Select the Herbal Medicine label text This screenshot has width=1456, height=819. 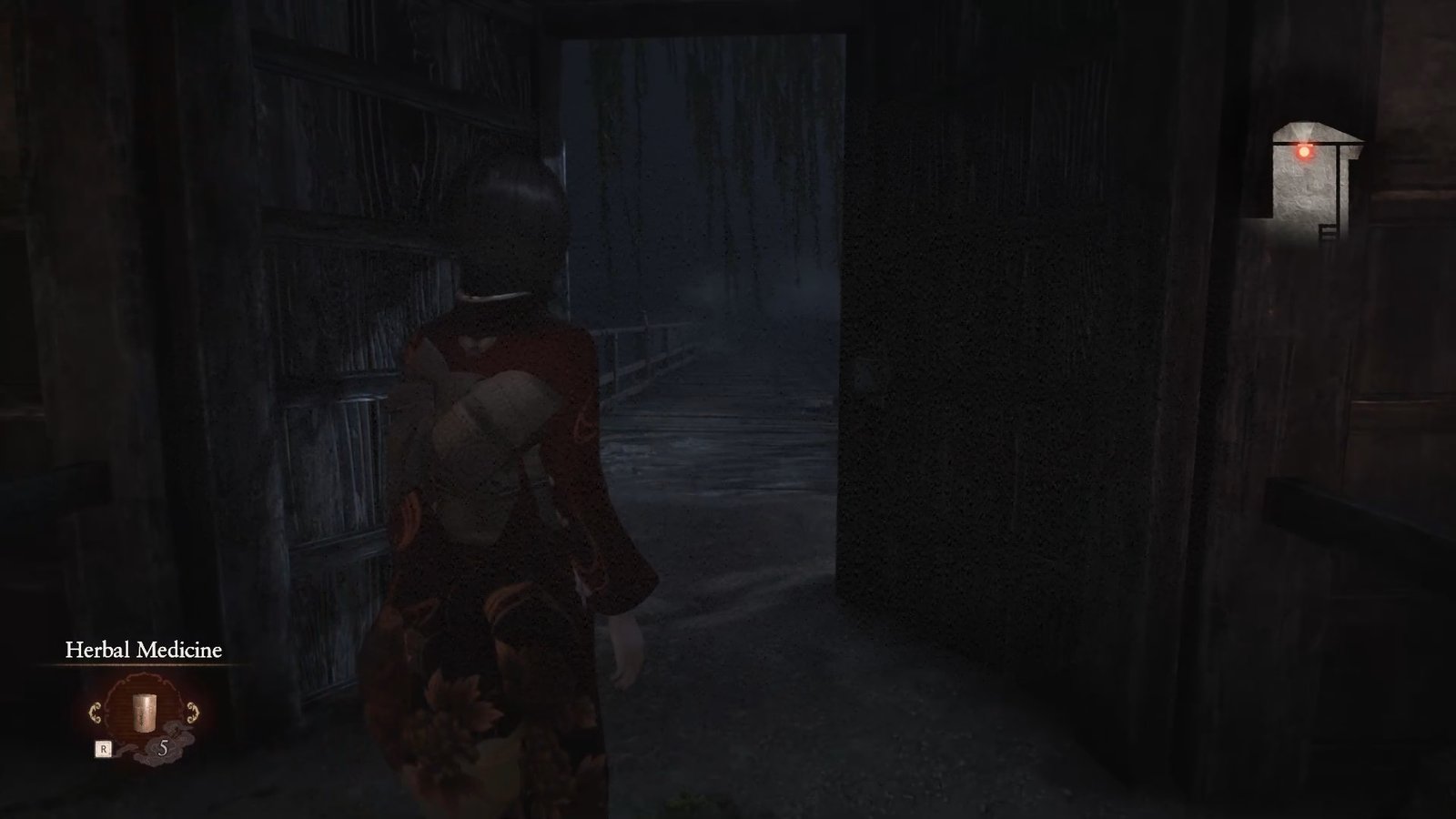[x=144, y=650]
